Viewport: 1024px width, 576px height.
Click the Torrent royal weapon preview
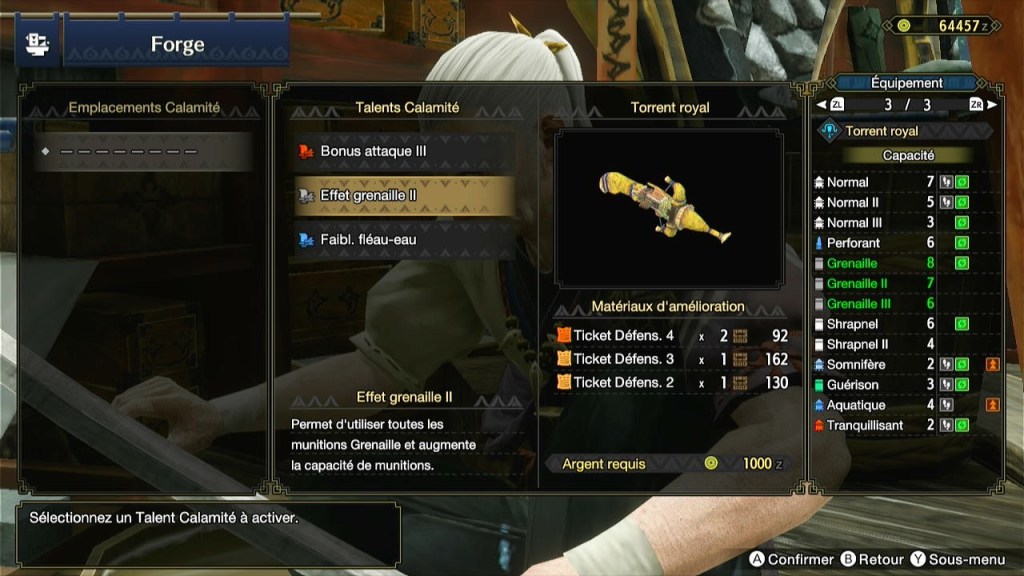pyautogui.click(x=669, y=207)
